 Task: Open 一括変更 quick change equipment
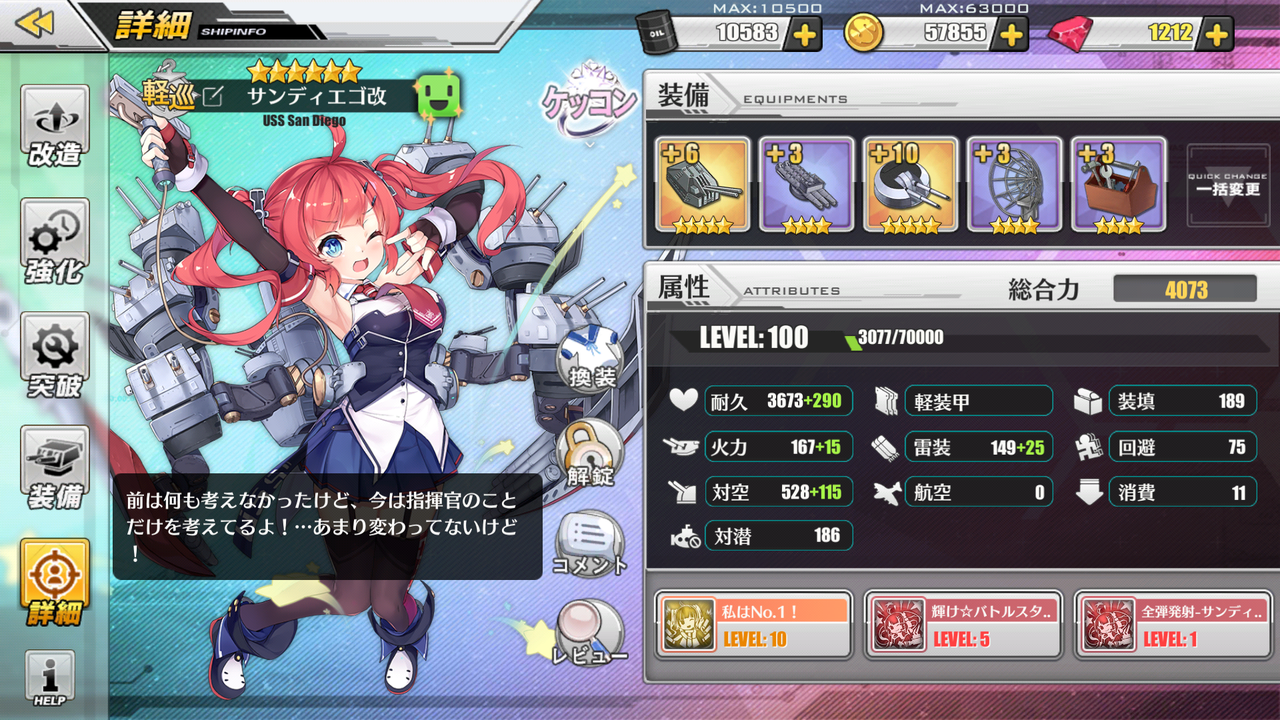point(1227,186)
